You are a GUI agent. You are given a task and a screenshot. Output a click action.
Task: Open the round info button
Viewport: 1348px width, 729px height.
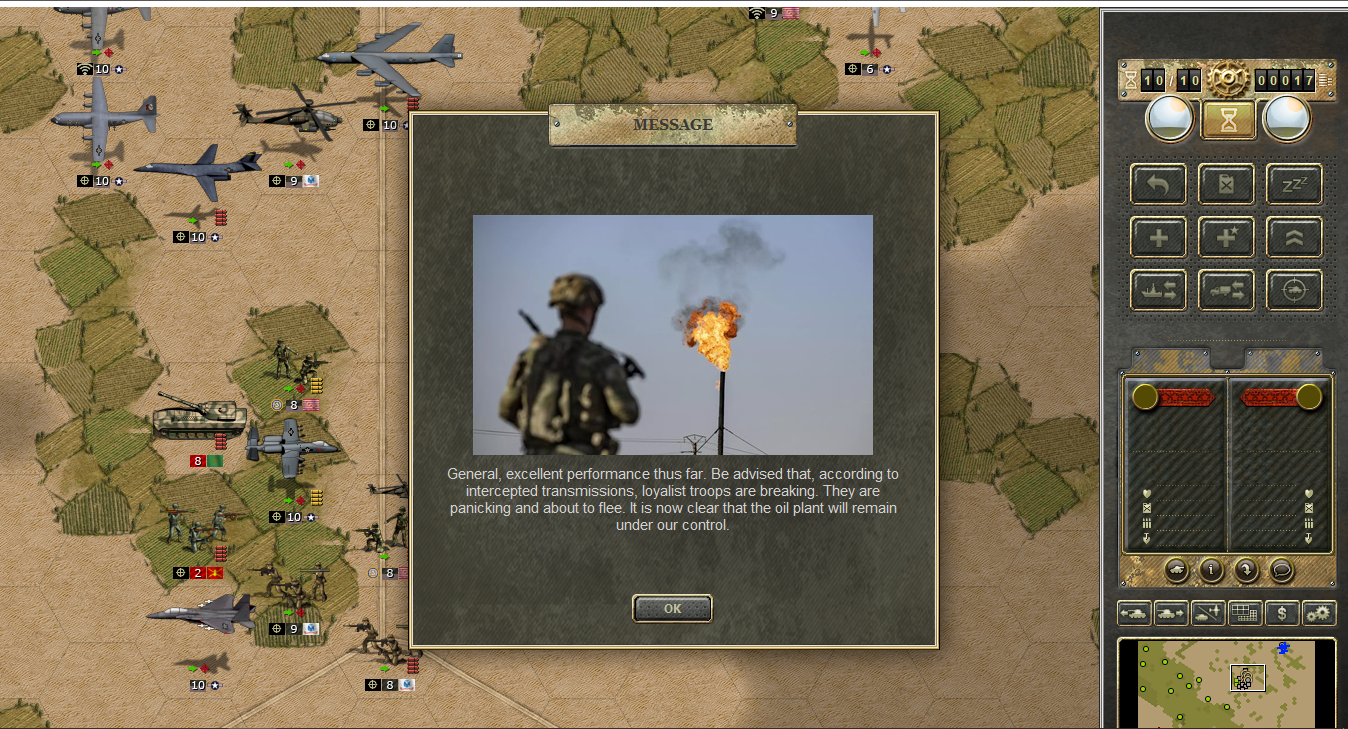click(x=1211, y=570)
